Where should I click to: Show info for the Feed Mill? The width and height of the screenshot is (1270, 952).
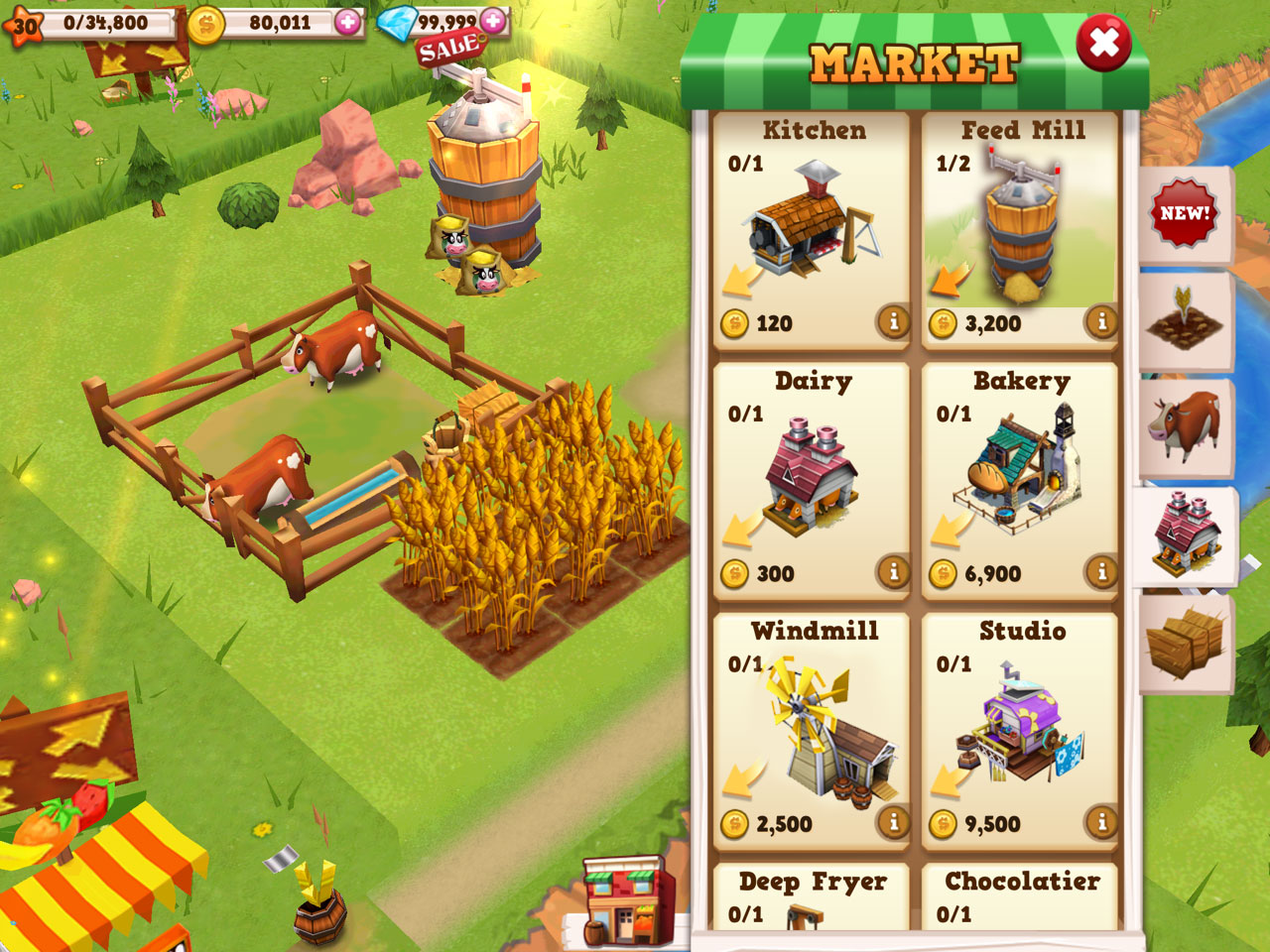coord(1101,321)
